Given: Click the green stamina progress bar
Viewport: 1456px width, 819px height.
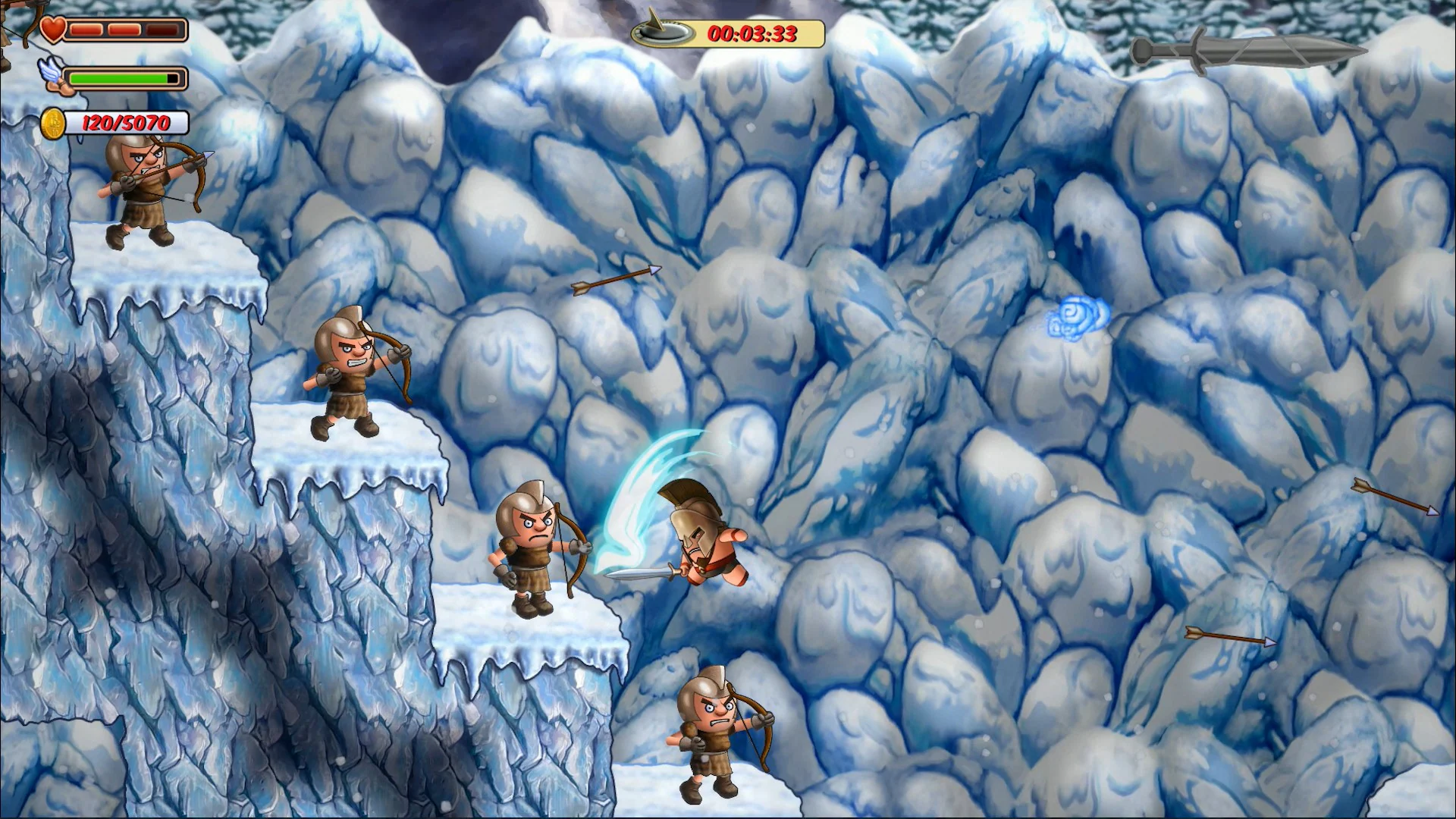Looking at the screenshot, I should coord(118,77).
